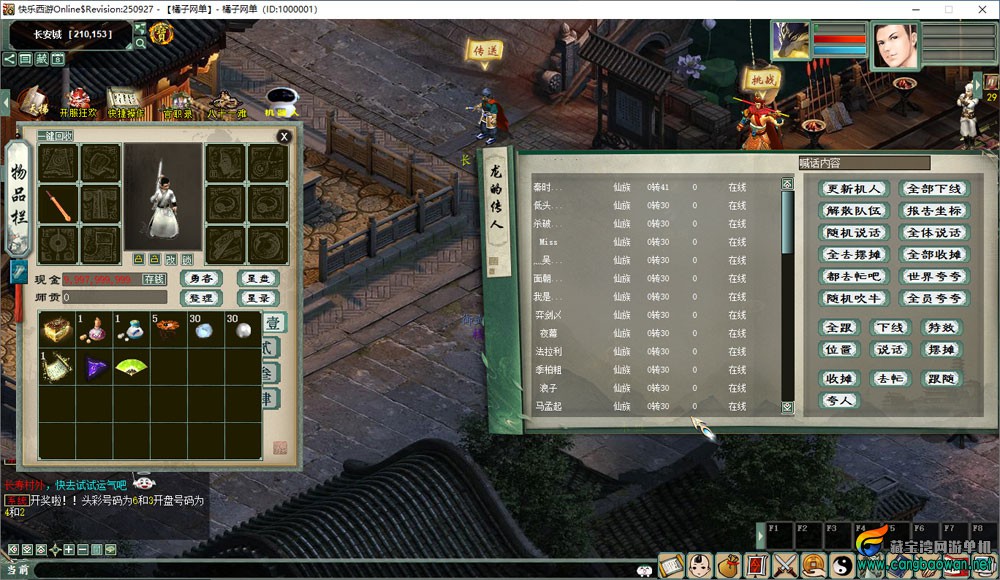Click the 整理 button to sort inventory

click(x=201, y=298)
